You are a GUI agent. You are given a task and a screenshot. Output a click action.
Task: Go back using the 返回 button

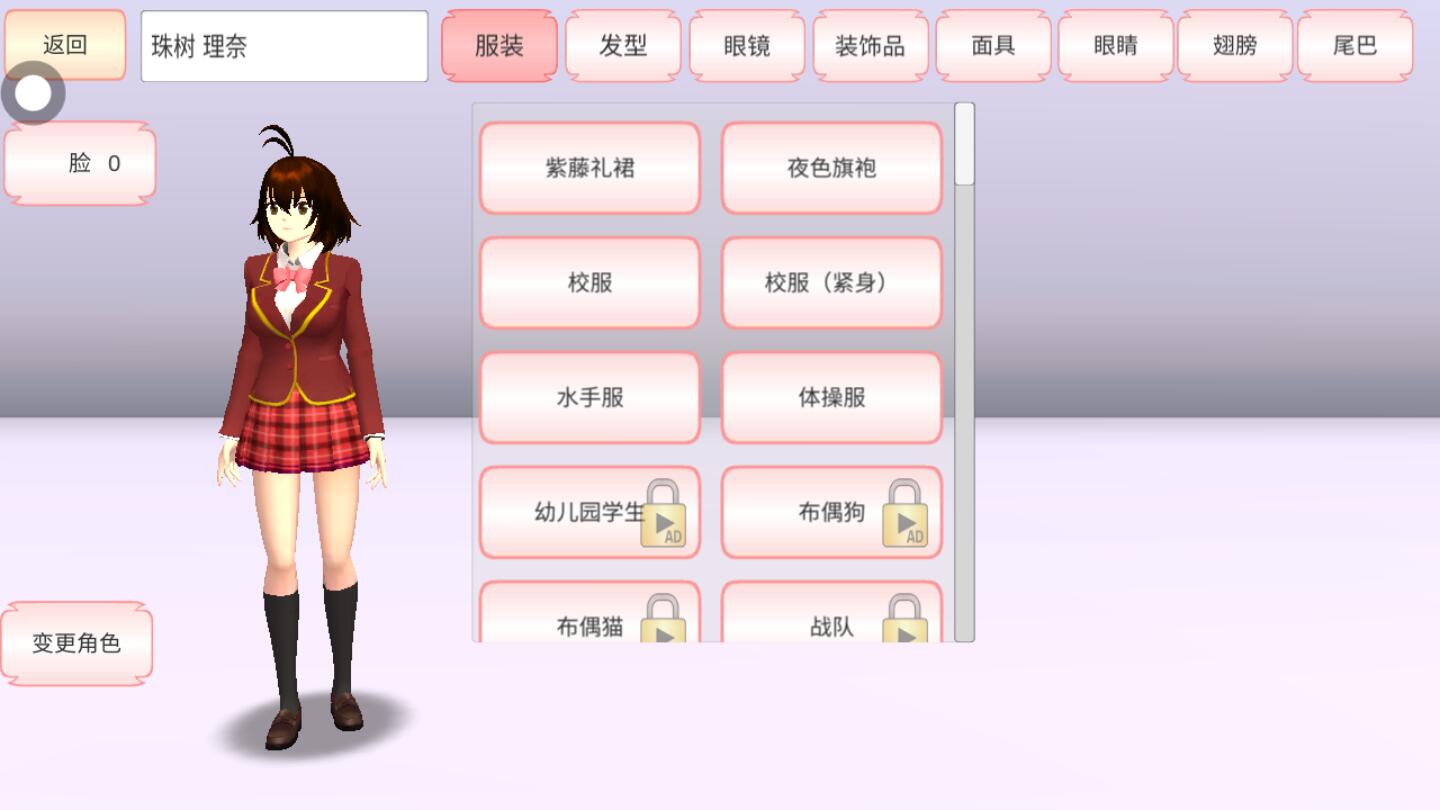(63, 44)
